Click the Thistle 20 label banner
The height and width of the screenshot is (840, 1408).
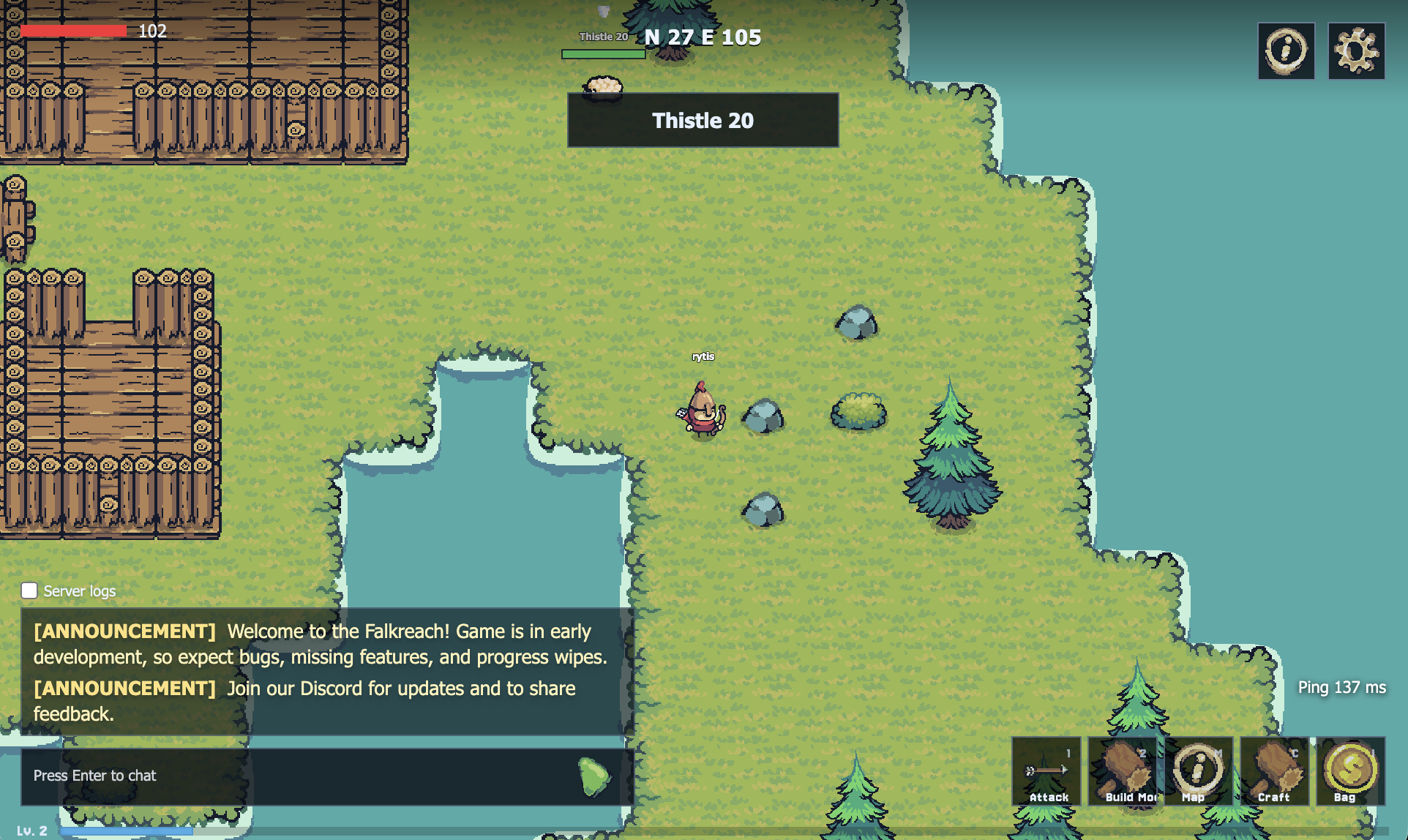point(703,120)
